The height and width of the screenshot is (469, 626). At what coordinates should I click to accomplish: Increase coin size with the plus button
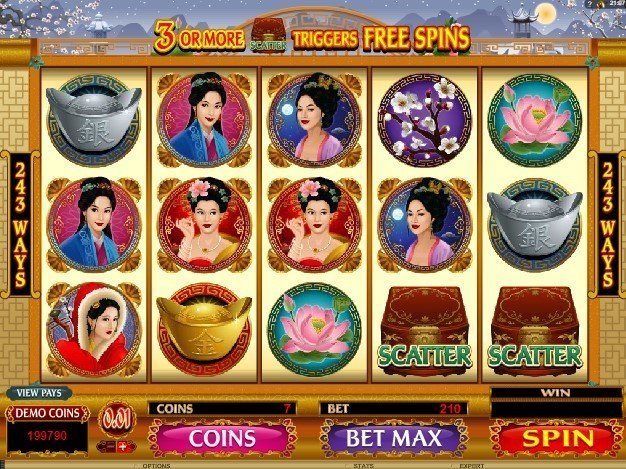click(123, 445)
